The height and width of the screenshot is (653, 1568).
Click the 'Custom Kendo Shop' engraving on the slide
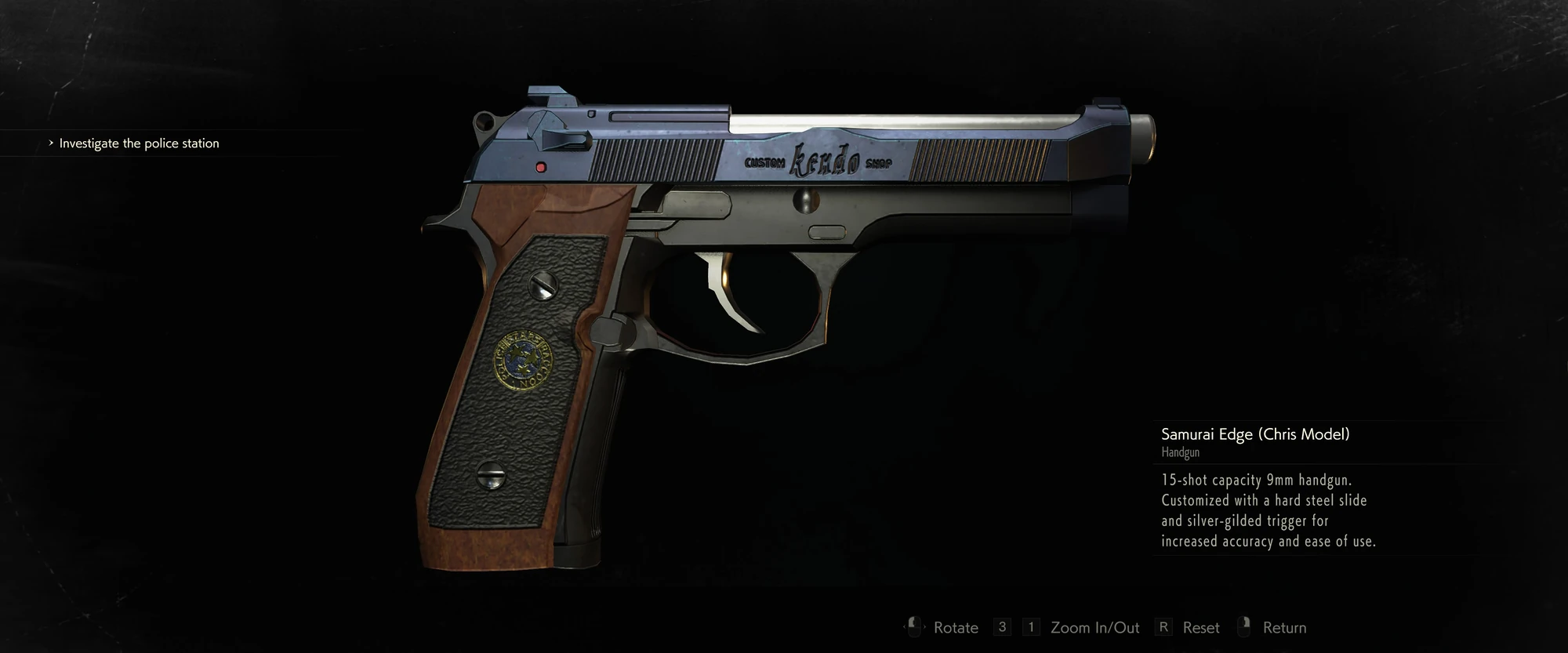point(818,161)
